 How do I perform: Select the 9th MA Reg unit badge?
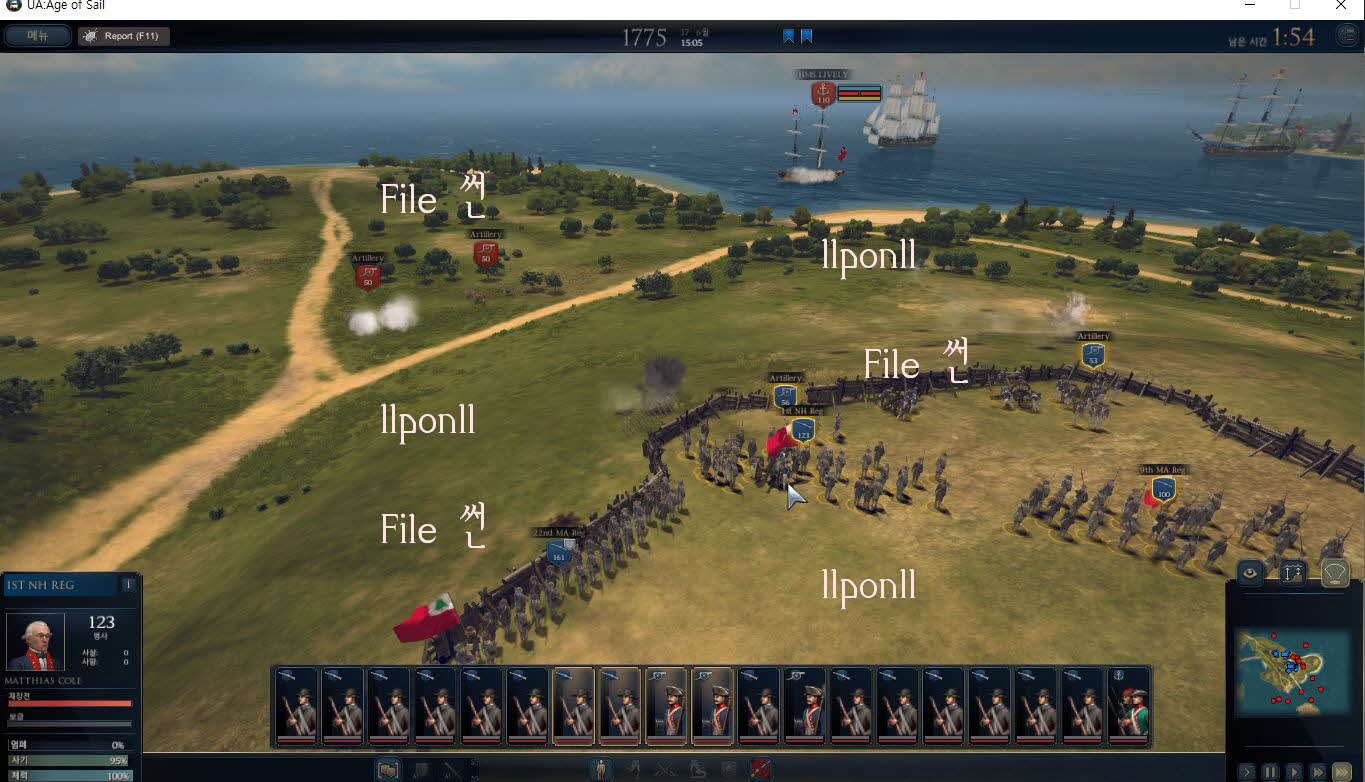coord(1162,490)
